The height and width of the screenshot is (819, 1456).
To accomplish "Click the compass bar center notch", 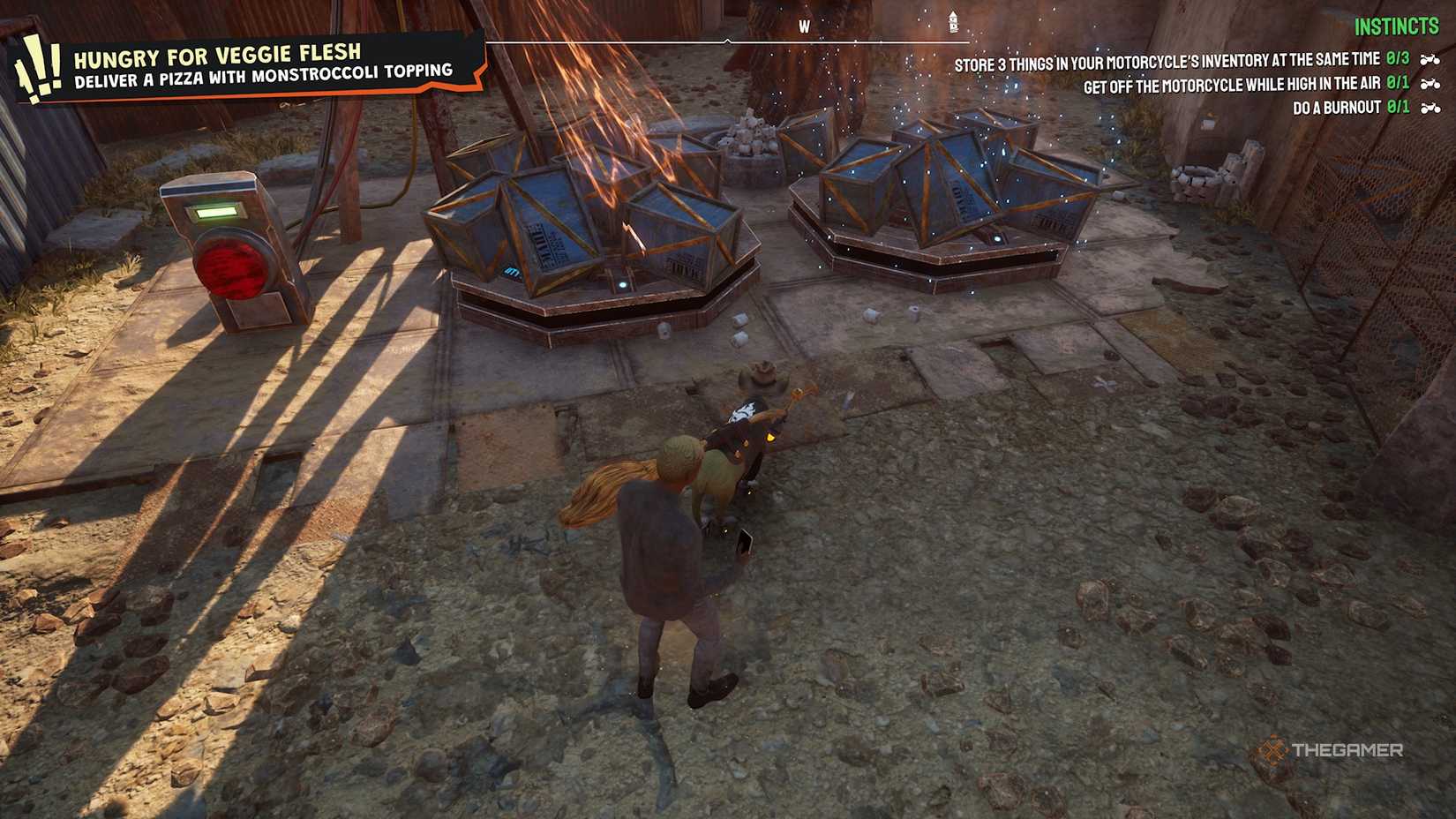I will (x=729, y=39).
